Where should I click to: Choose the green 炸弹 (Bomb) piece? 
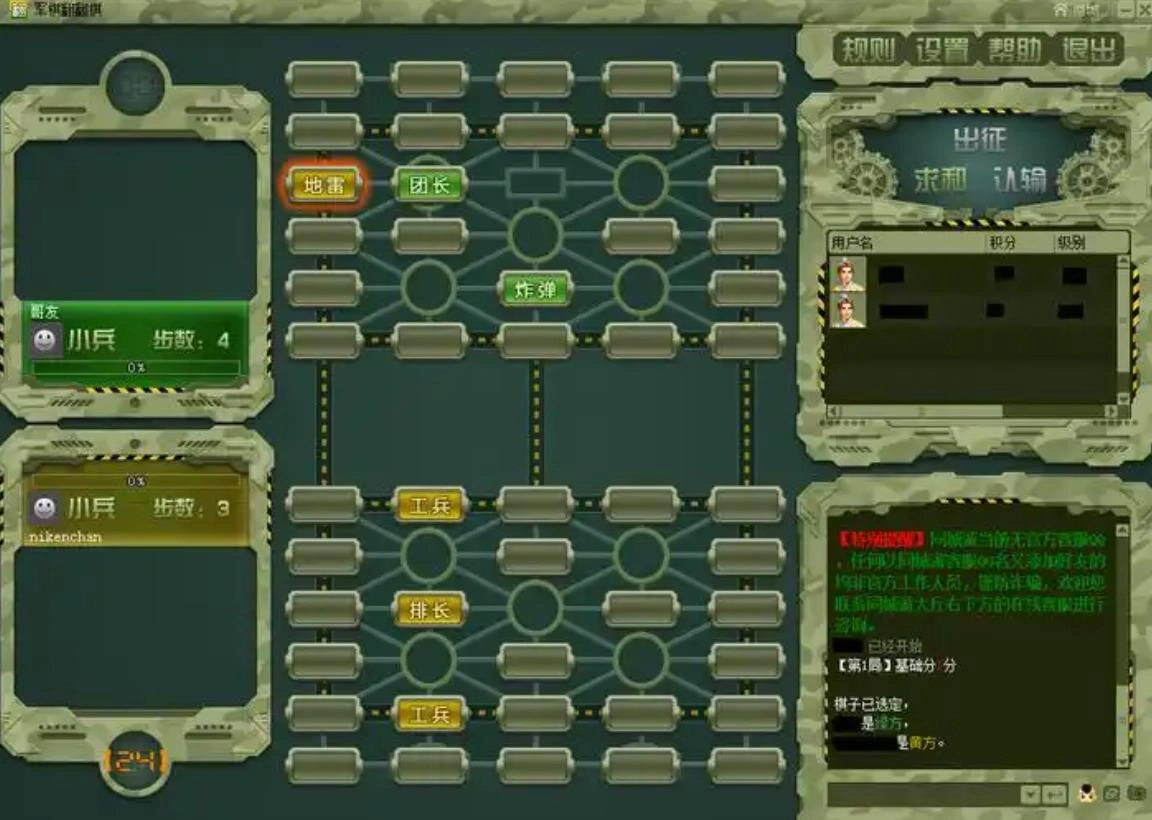click(536, 290)
